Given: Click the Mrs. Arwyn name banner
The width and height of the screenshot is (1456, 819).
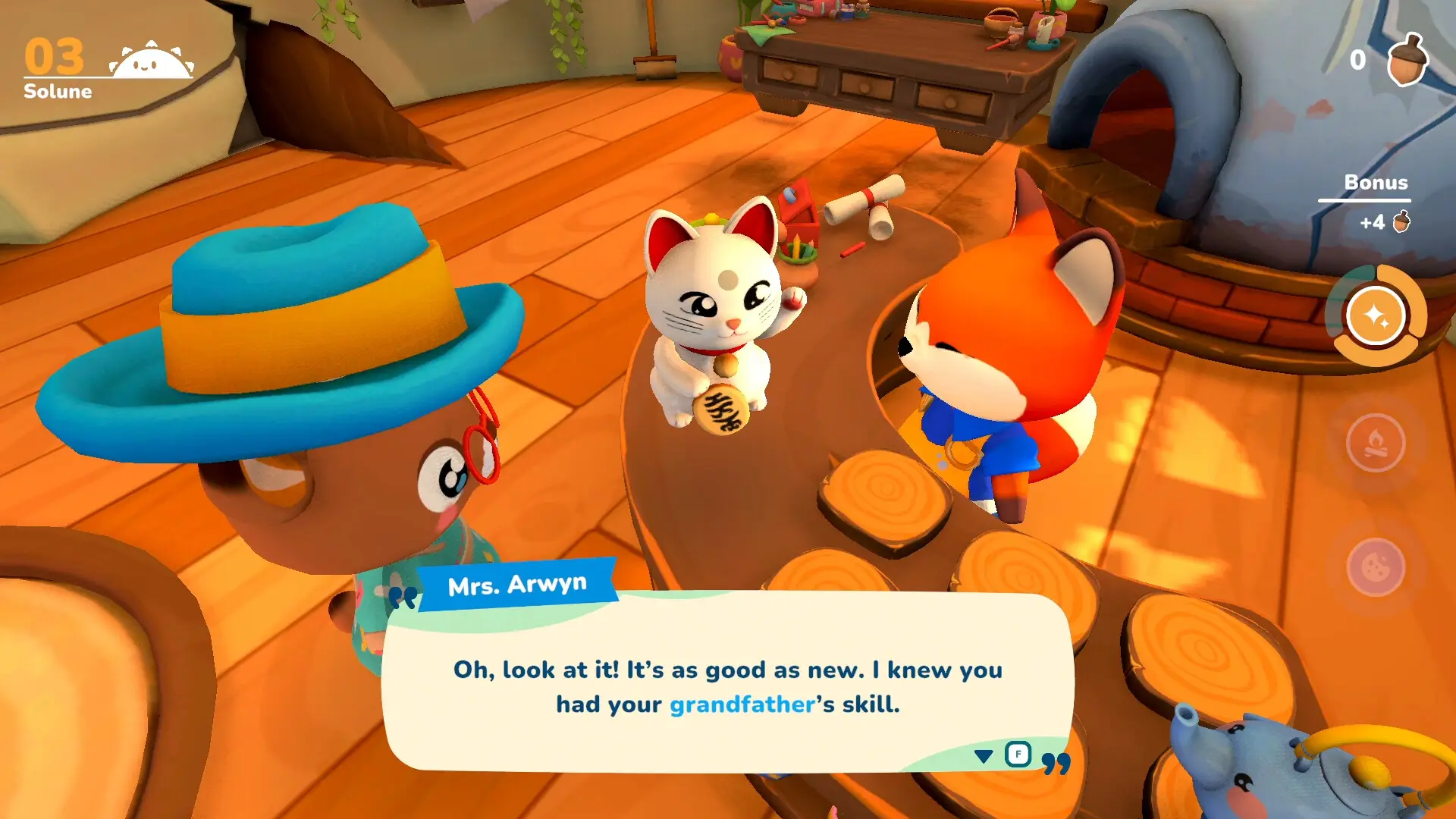Looking at the screenshot, I should pos(518,584).
